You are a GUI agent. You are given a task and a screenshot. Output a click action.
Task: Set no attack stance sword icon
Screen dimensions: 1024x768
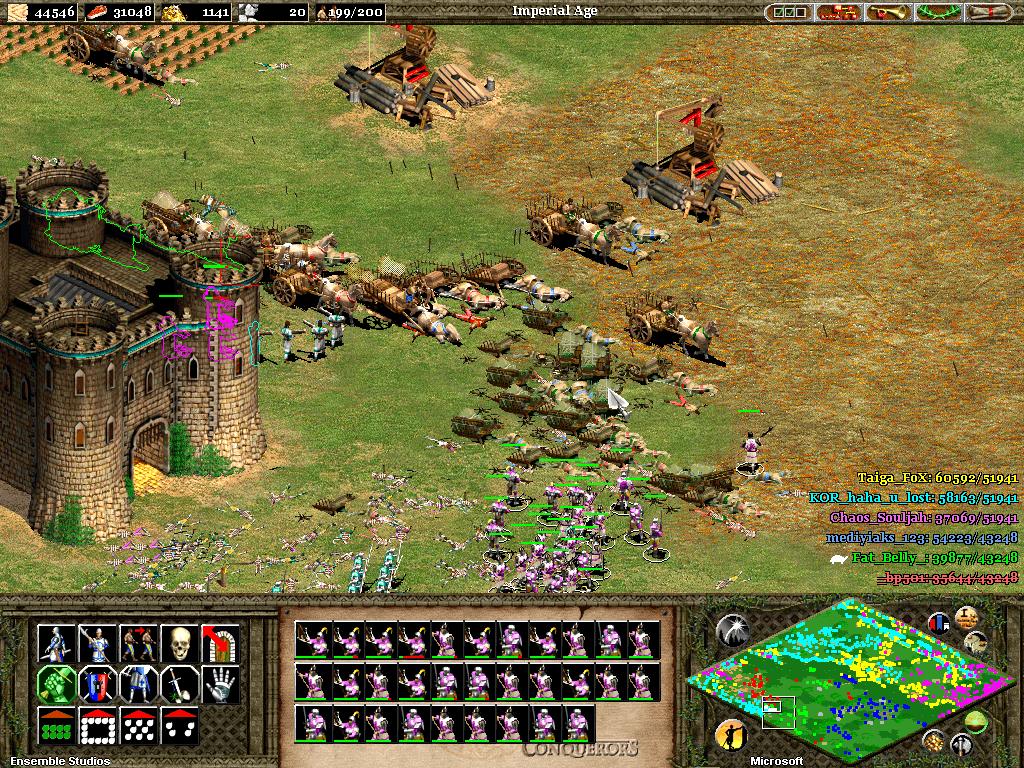click(x=179, y=684)
